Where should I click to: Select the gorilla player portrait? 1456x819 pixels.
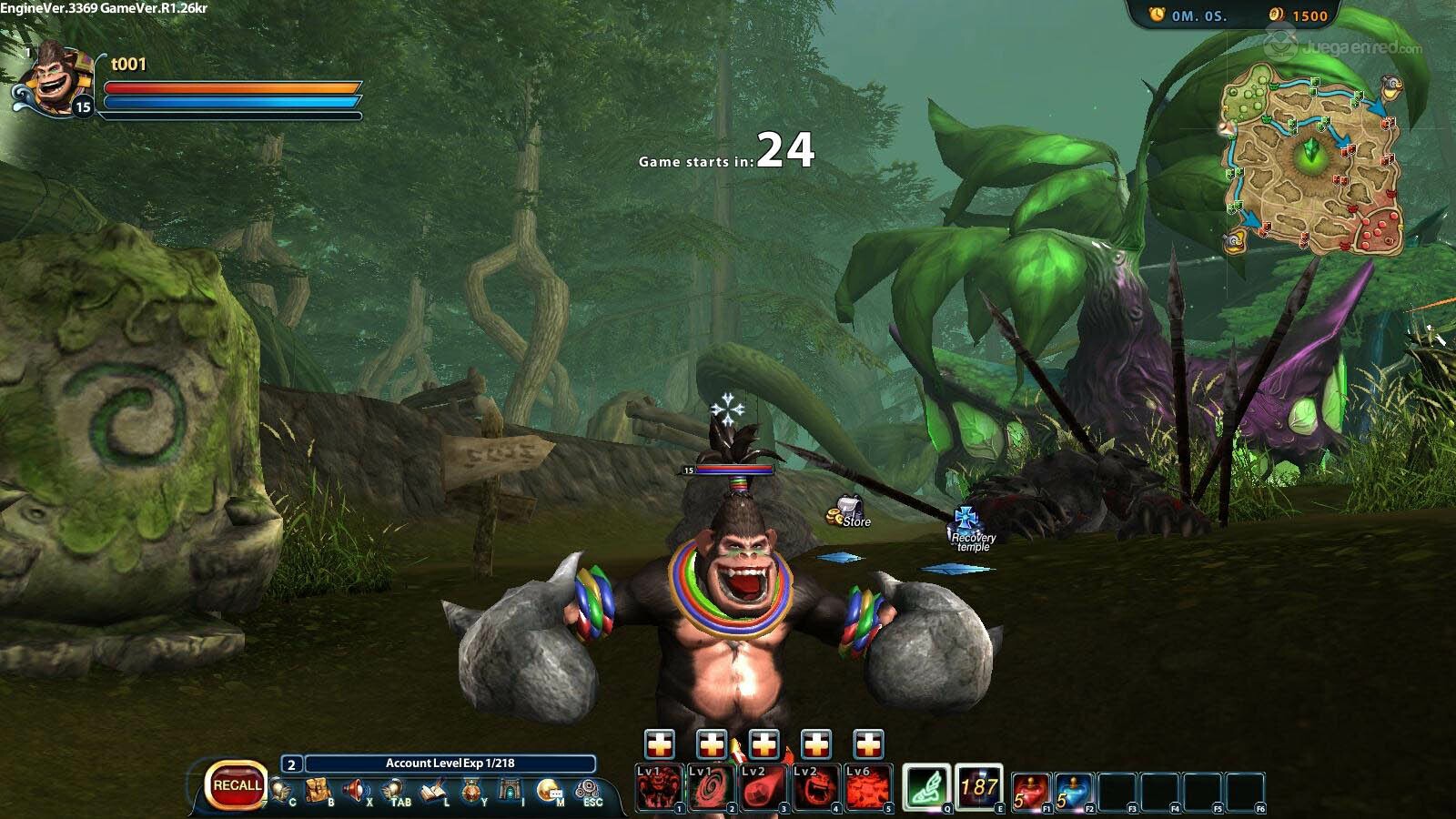pos(55,80)
